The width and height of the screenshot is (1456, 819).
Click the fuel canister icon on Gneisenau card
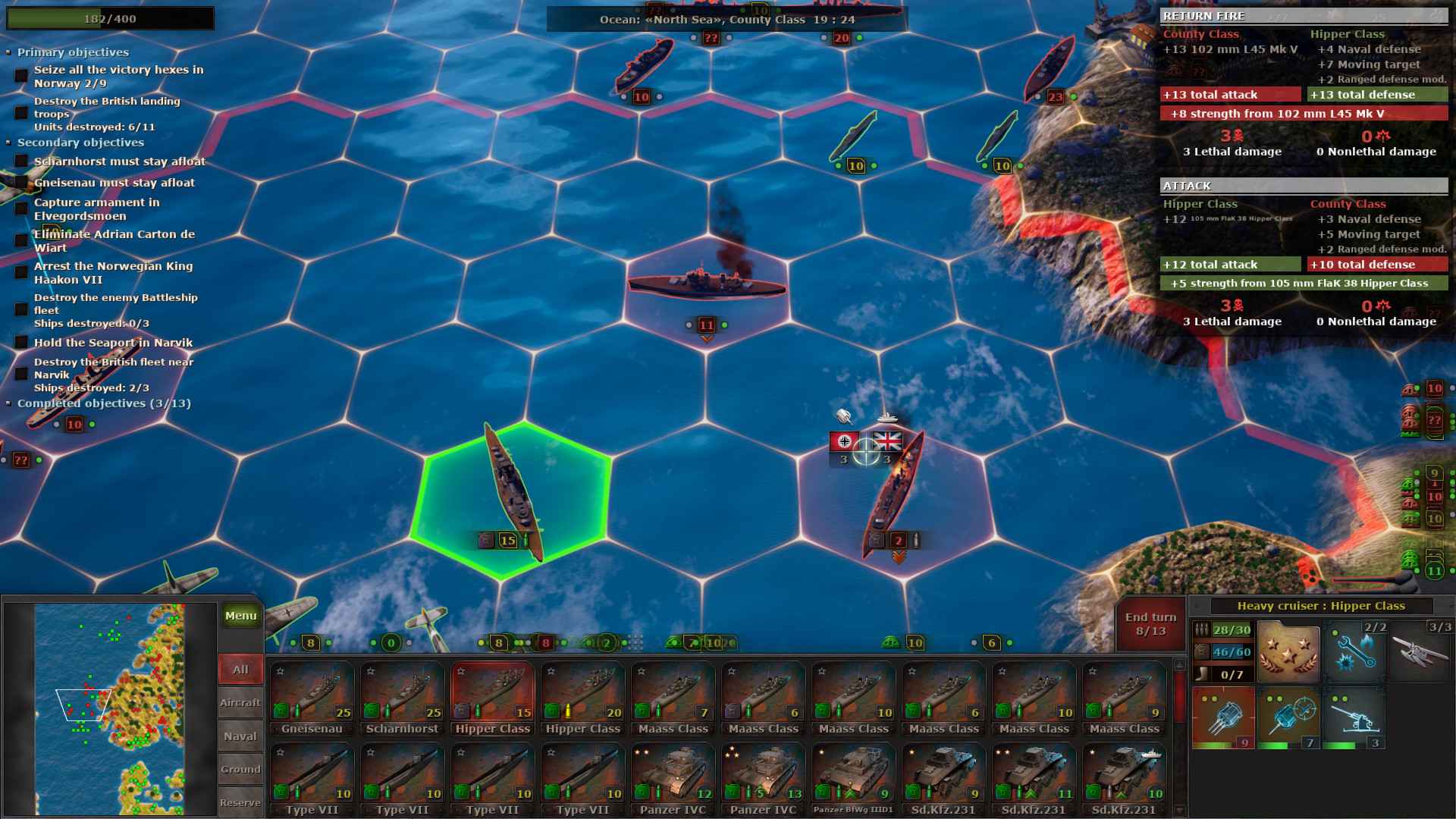(281, 711)
